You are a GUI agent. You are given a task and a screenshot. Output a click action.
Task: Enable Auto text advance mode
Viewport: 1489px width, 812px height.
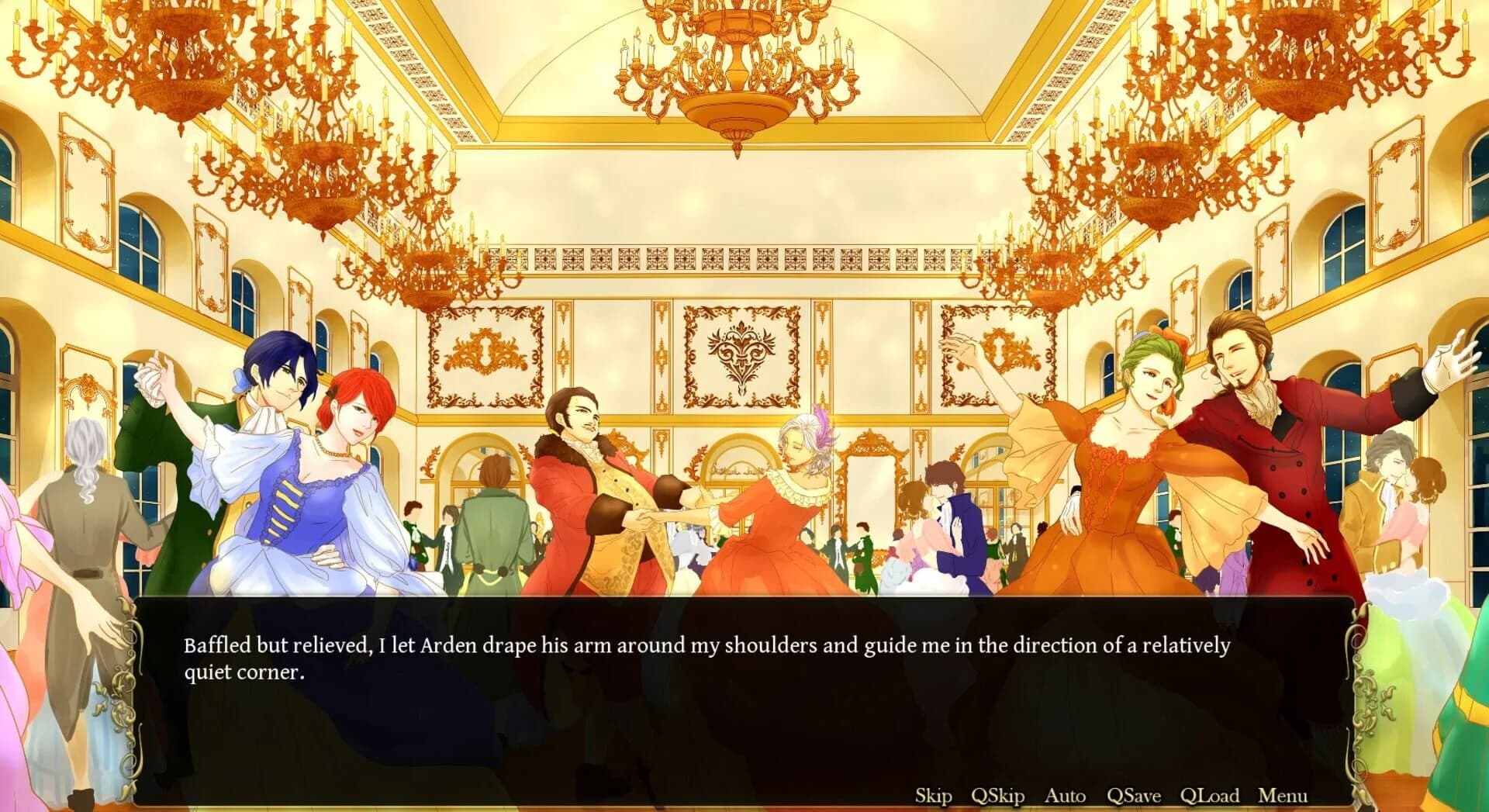1066,796
